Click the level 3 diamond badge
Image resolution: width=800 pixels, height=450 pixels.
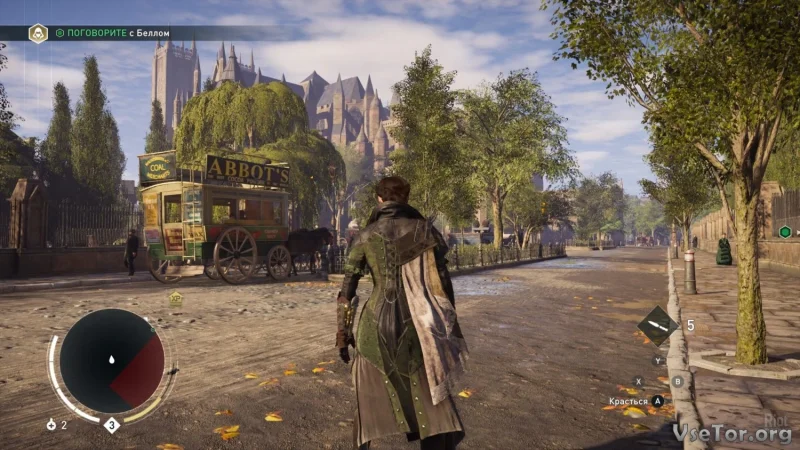point(112,425)
